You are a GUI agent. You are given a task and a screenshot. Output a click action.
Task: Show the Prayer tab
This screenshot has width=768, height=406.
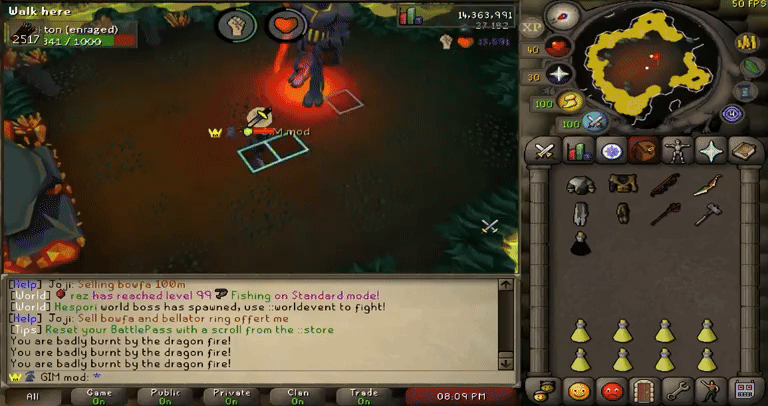tap(711, 151)
